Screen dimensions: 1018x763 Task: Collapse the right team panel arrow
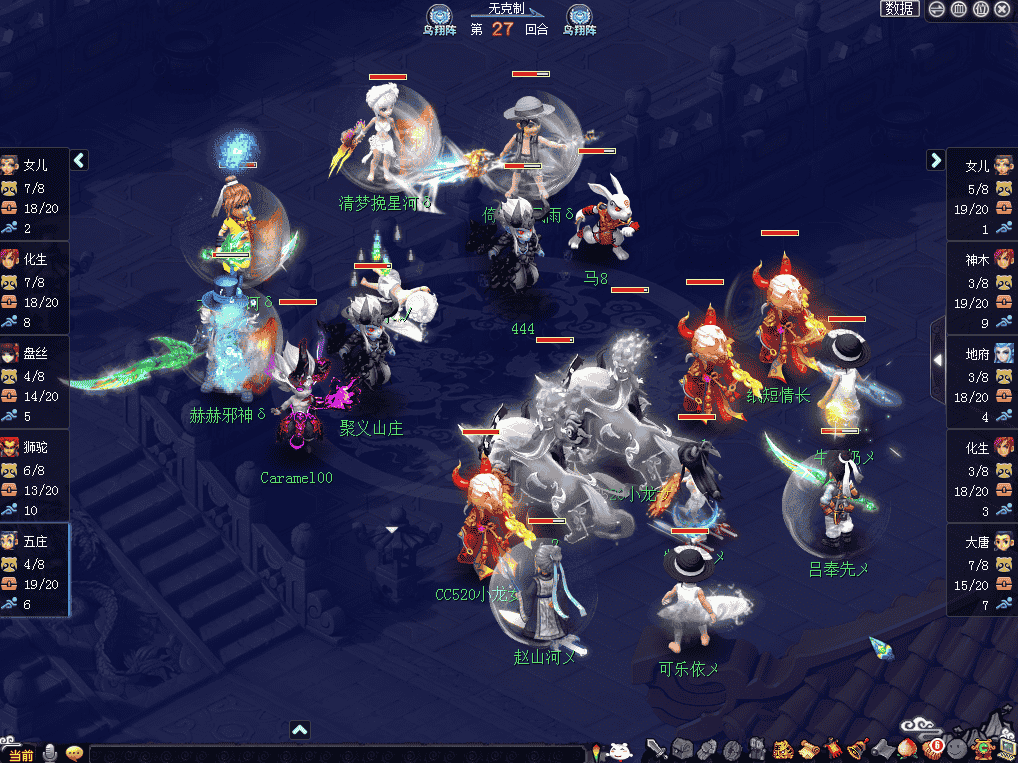[x=936, y=160]
